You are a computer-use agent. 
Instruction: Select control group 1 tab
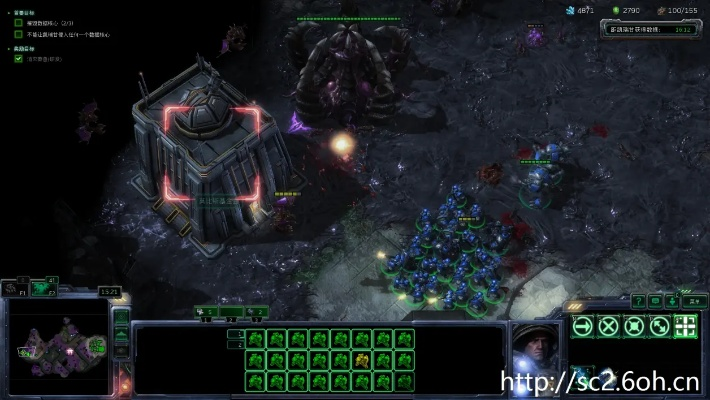point(204,312)
